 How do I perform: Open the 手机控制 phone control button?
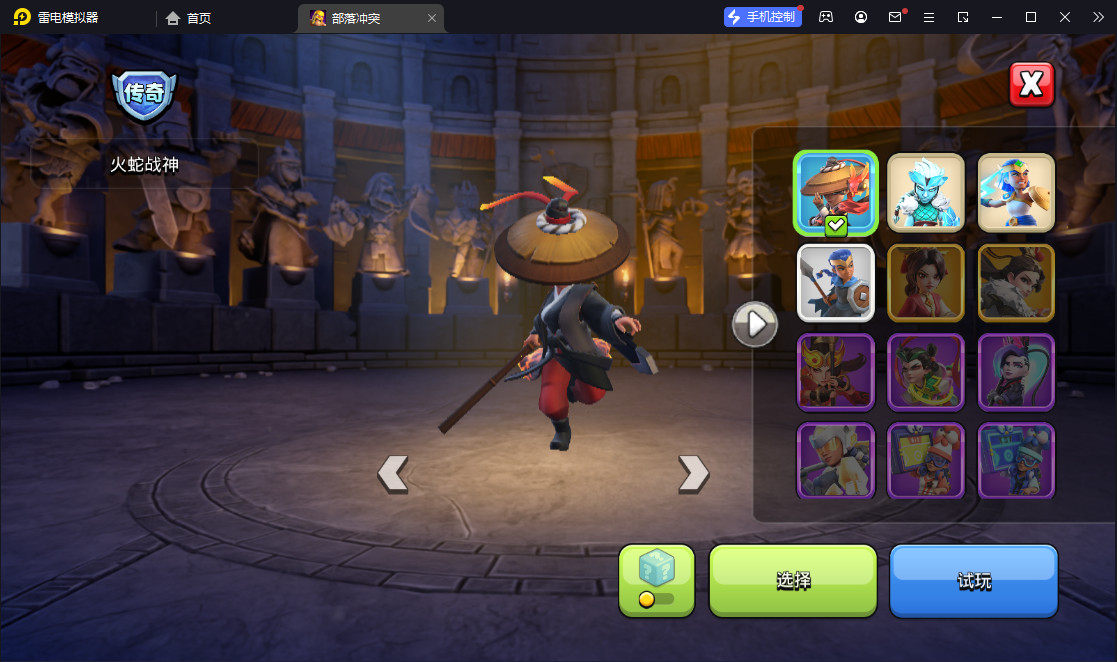pos(763,17)
